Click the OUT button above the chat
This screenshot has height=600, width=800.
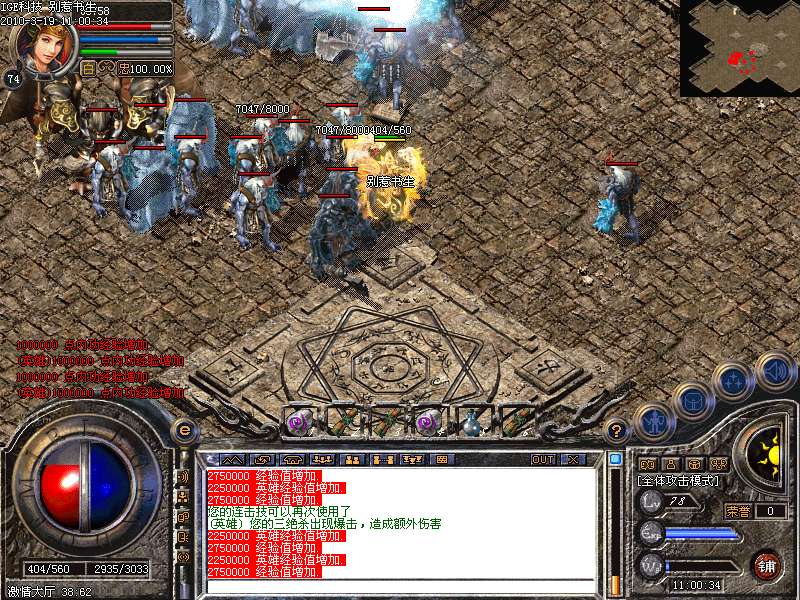point(543,460)
